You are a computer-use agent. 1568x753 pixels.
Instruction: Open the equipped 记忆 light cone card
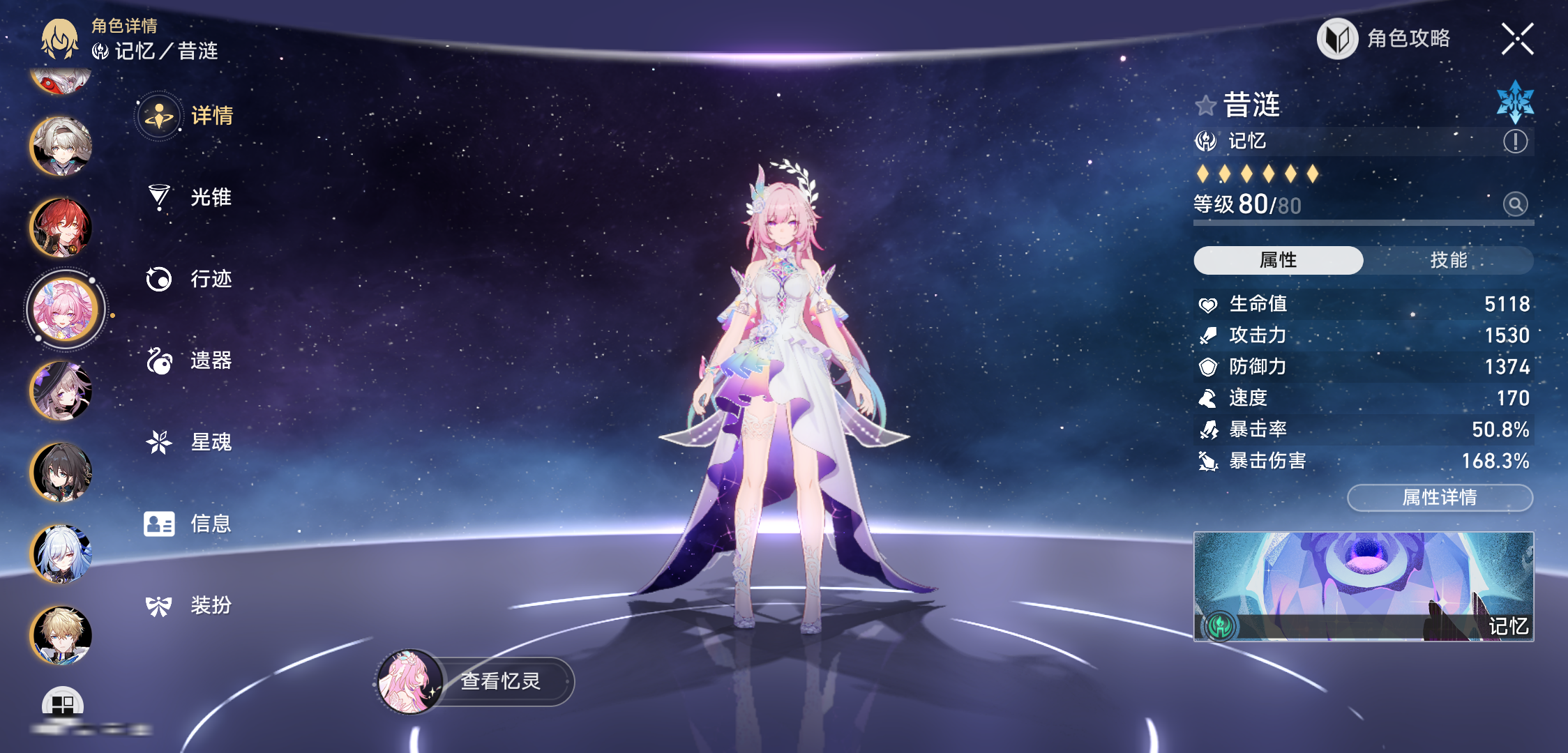coord(1363,586)
